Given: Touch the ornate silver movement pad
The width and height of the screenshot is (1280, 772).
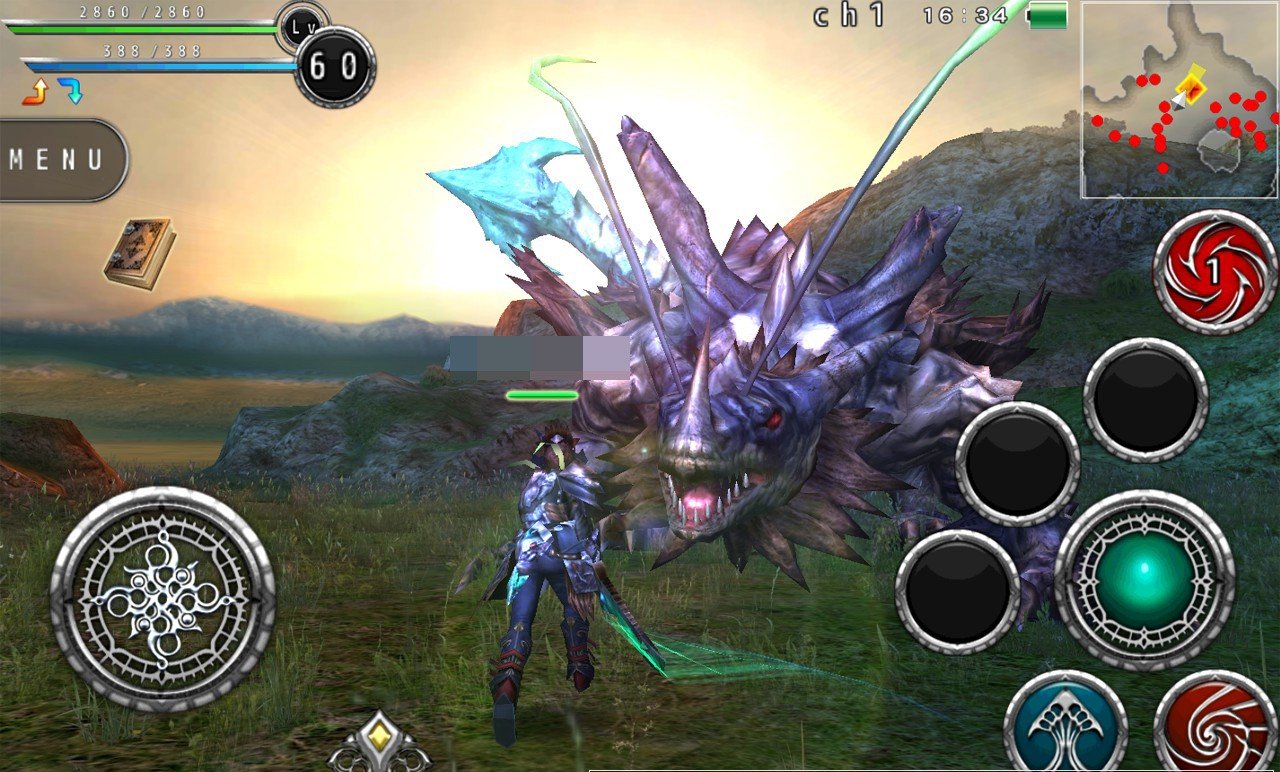Looking at the screenshot, I should pos(163,599).
